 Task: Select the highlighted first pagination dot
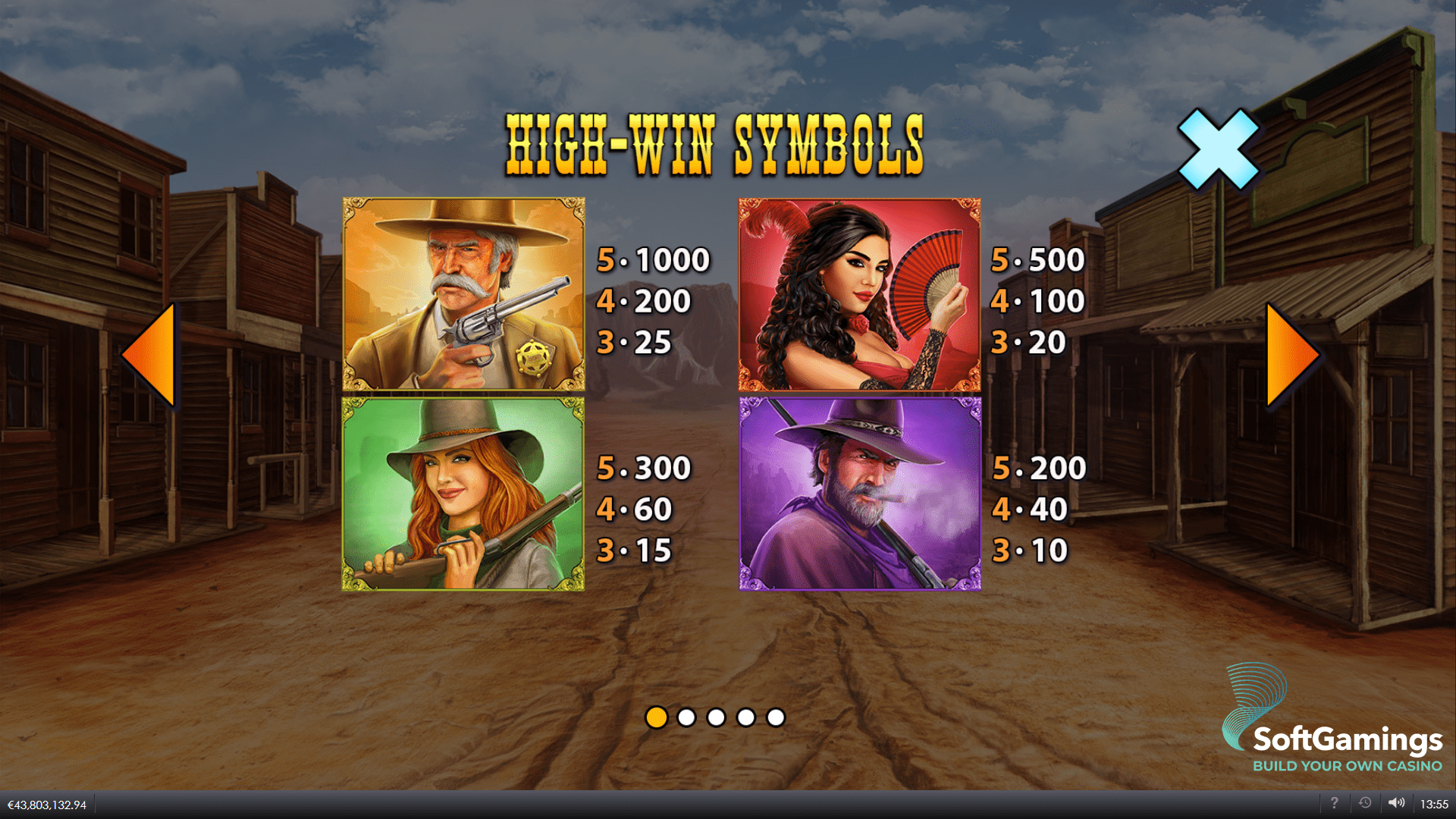tap(655, 716)
